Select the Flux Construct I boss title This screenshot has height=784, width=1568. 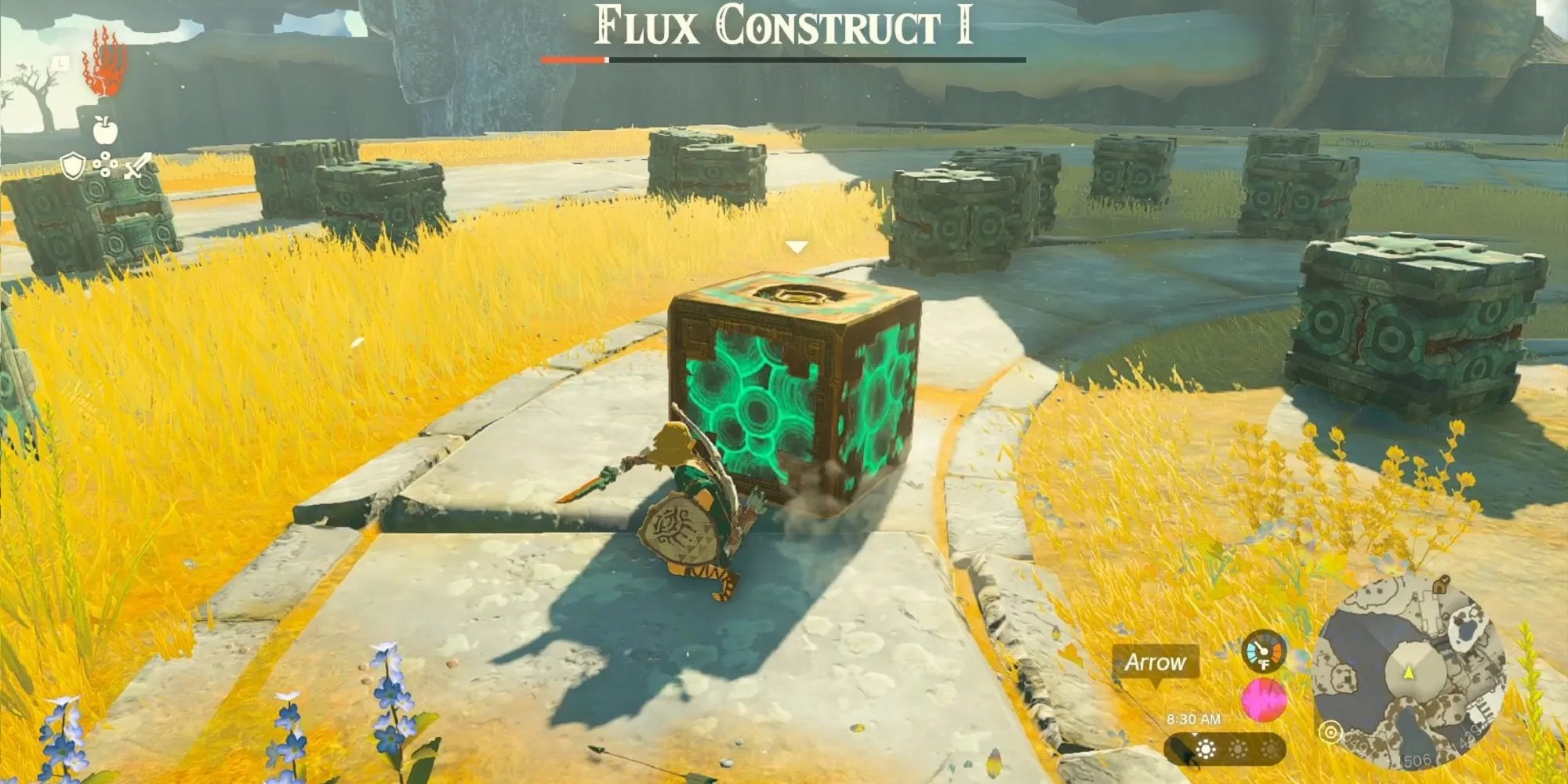pos(784,25)
